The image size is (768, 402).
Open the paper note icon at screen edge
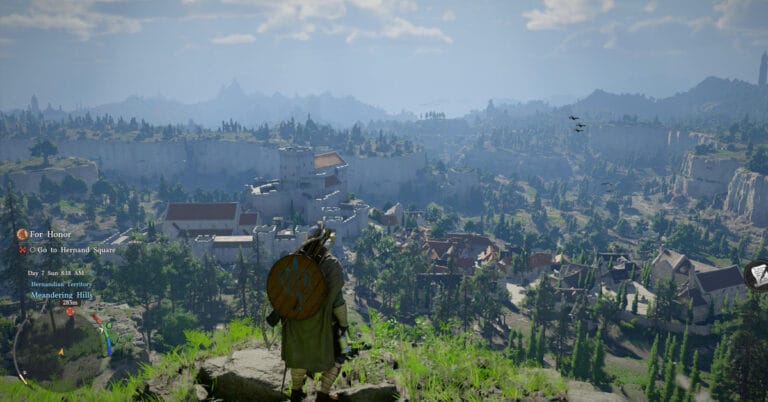(758, 275)
